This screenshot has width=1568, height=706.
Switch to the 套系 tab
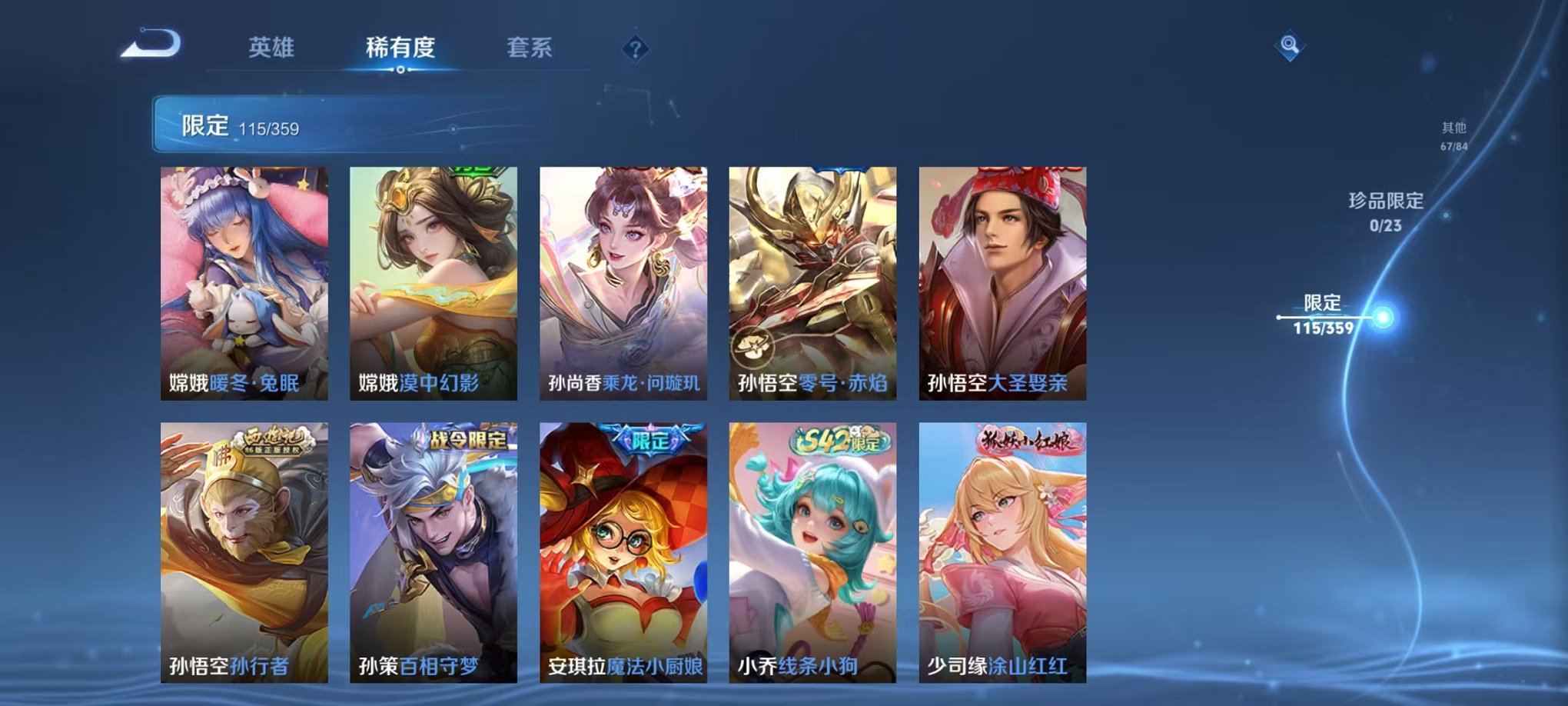(530, 46)
